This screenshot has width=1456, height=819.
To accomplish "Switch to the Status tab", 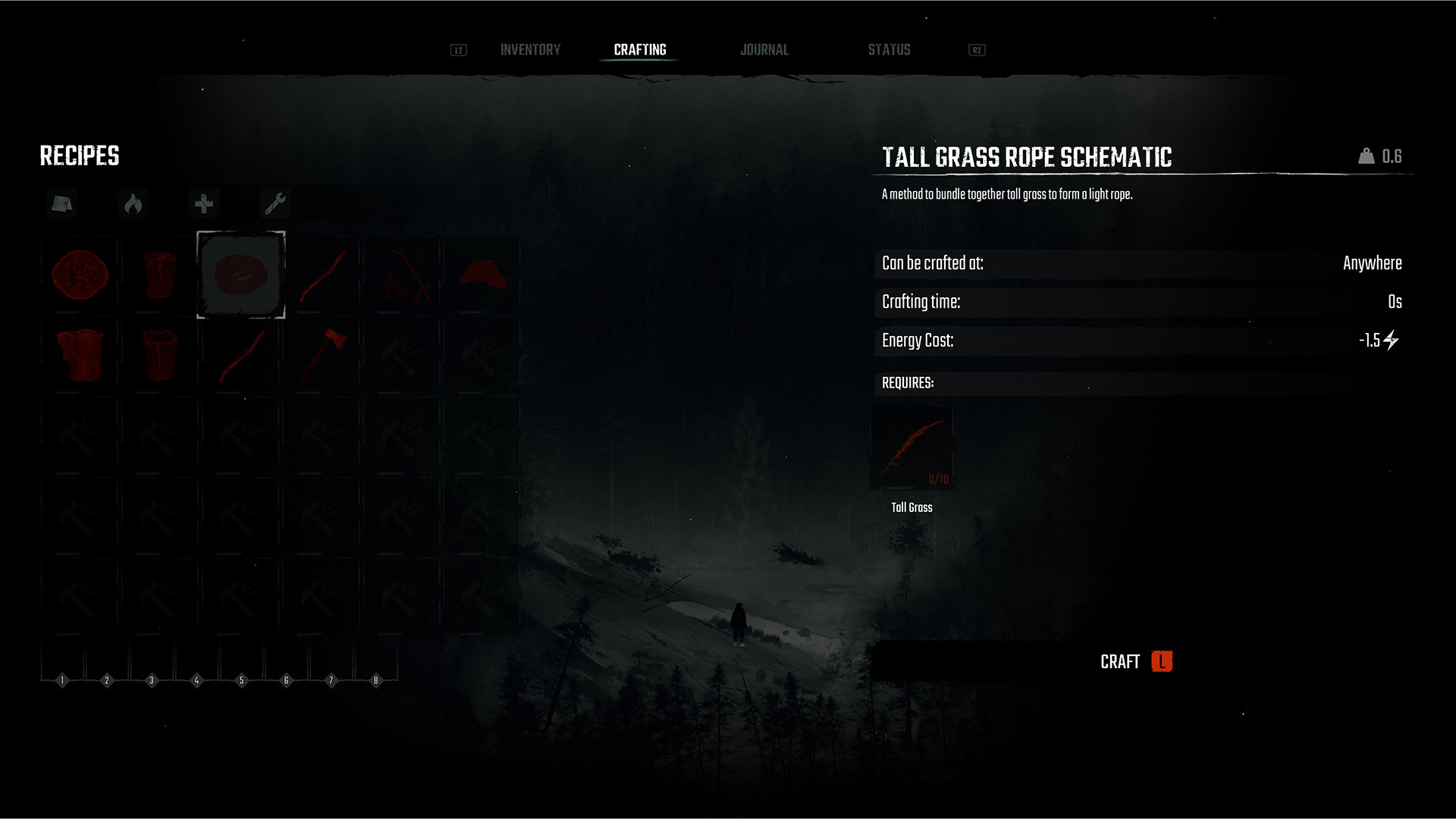I will [889, 49].
